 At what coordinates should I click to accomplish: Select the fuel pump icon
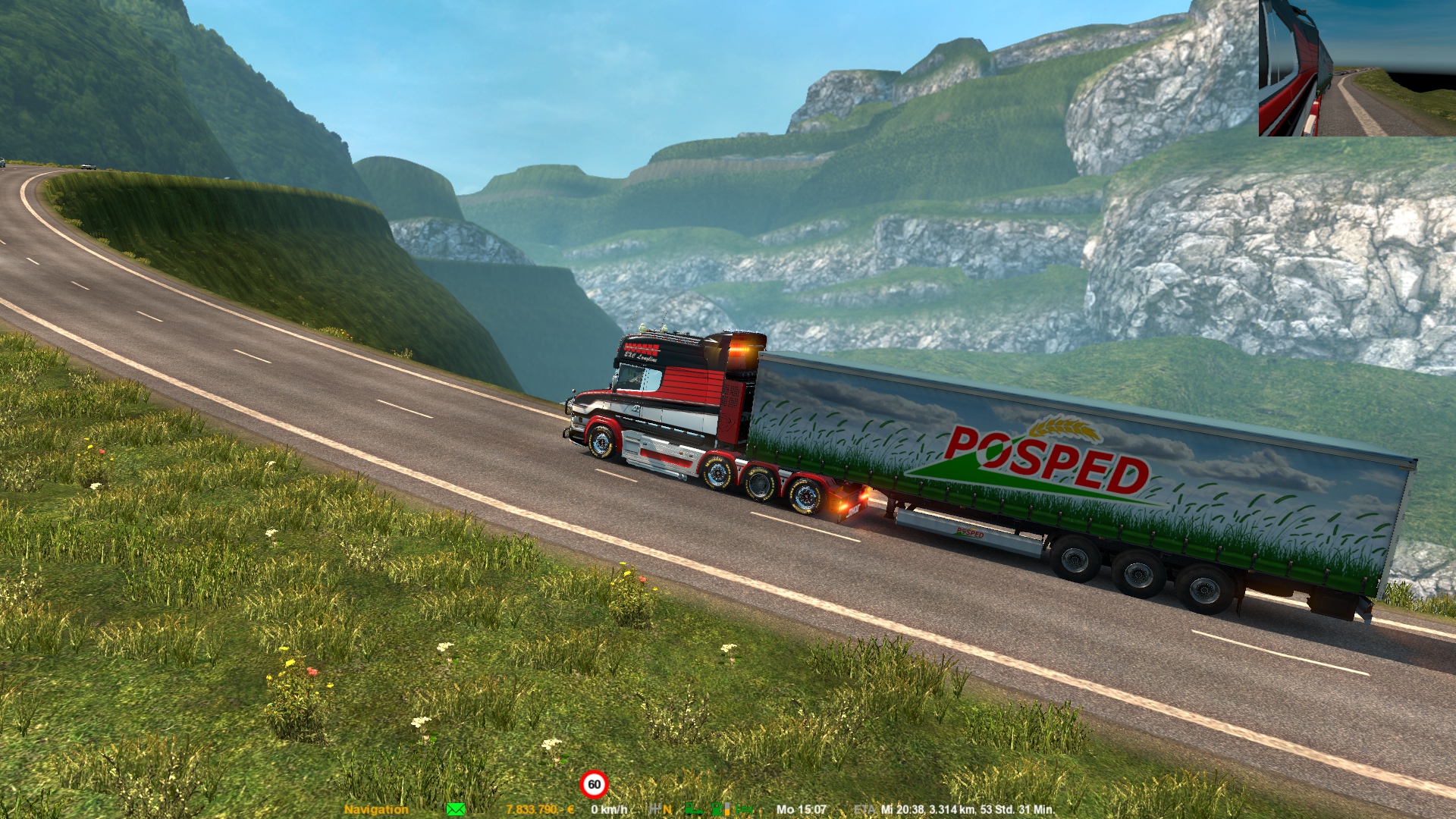[717, 809]
